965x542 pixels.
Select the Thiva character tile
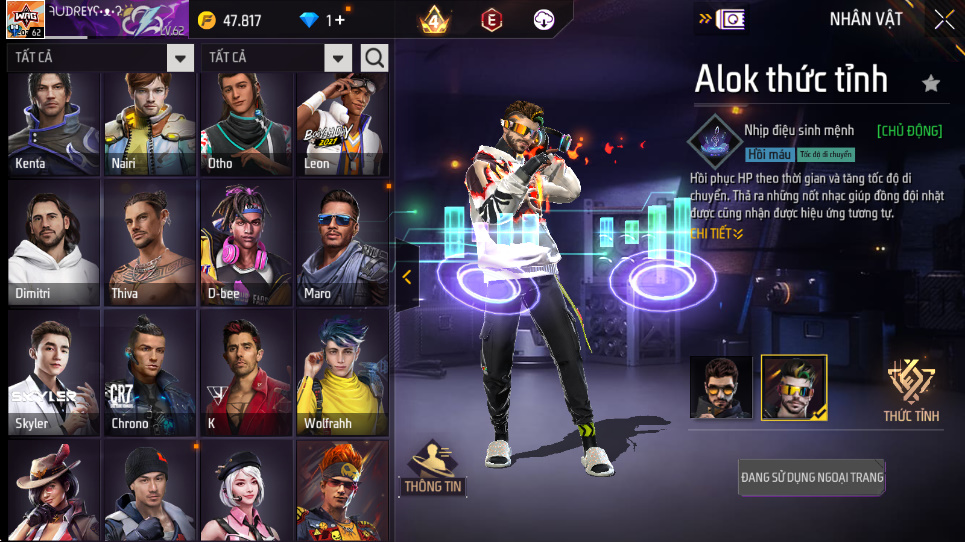pos(150,244)
